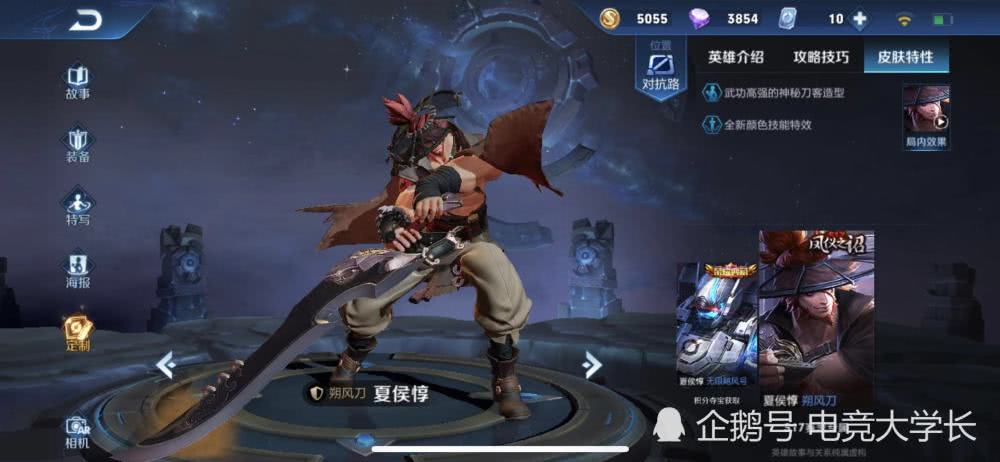Viewport: 1000px width, 462px height.
Task: Add more skin shards with plus button
Action: [x=858, y=19]
